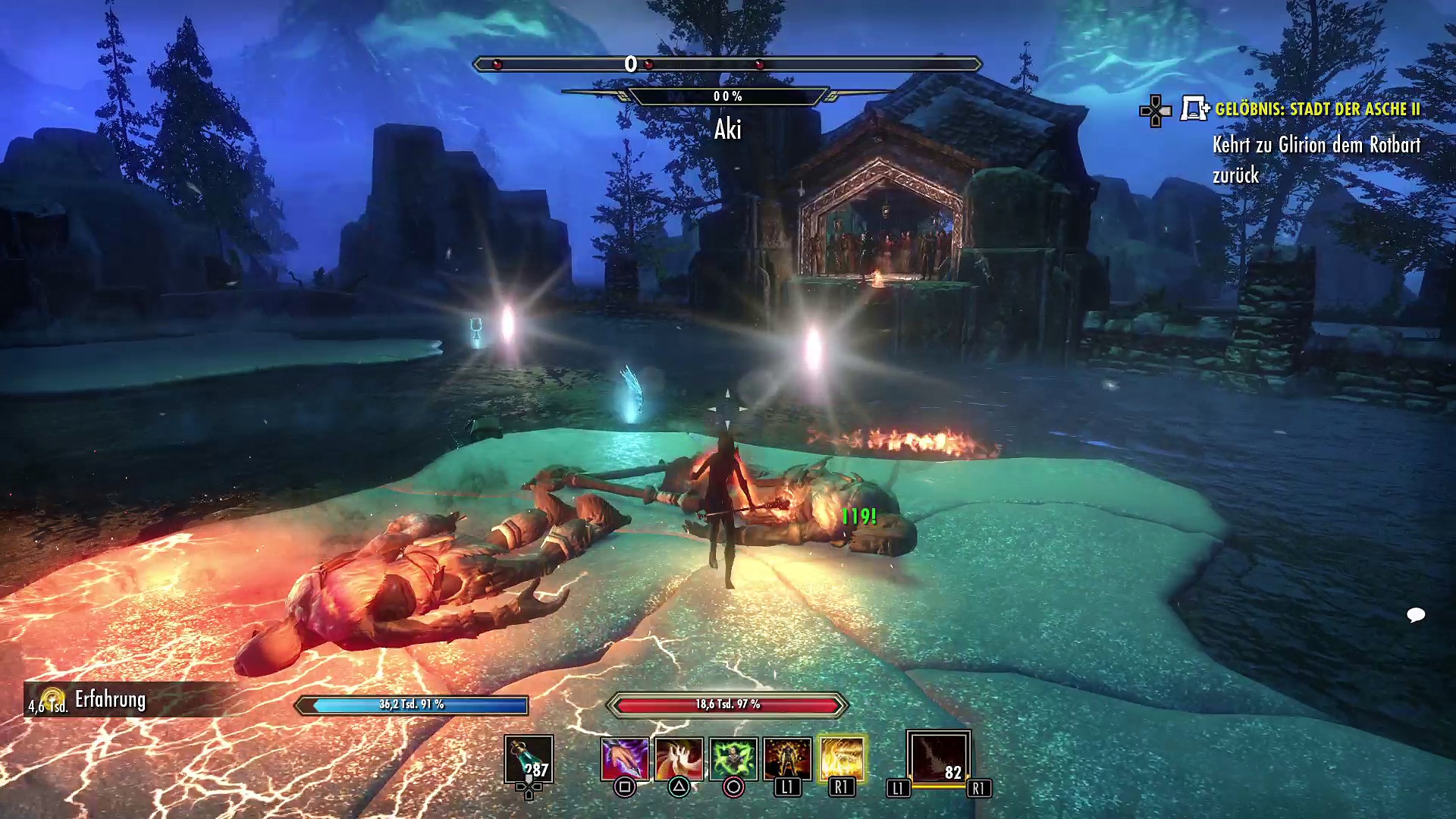1456x819 pixels.
Task: Click the compass bar at the top
Action: (x=726, y=64)
